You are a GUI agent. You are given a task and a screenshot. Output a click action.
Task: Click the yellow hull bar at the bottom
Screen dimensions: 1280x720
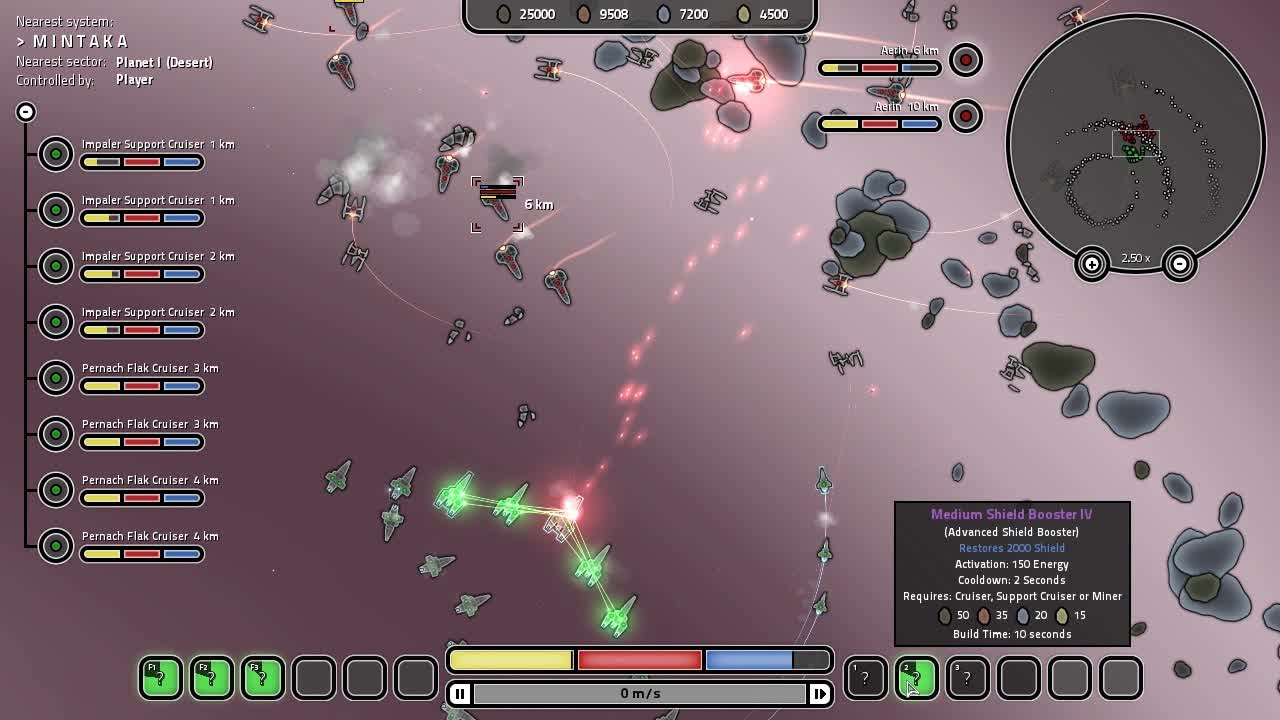[x=510, y=659]
